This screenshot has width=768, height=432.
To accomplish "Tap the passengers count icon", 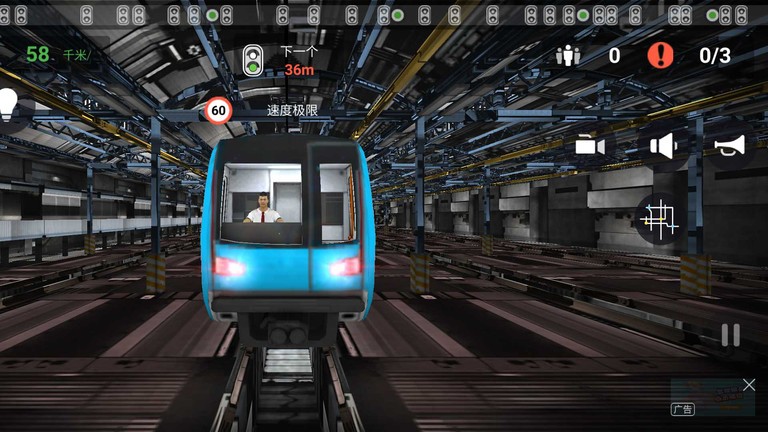I will click(x=568, y=55).
